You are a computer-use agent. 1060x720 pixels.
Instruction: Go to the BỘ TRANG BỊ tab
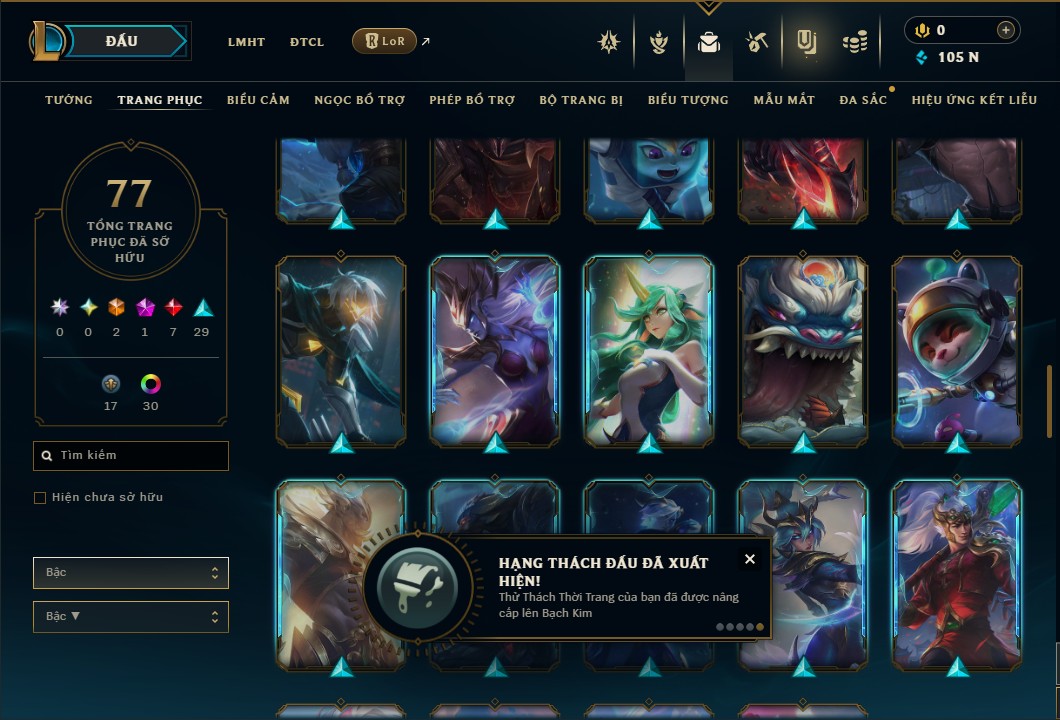point(581,100)
